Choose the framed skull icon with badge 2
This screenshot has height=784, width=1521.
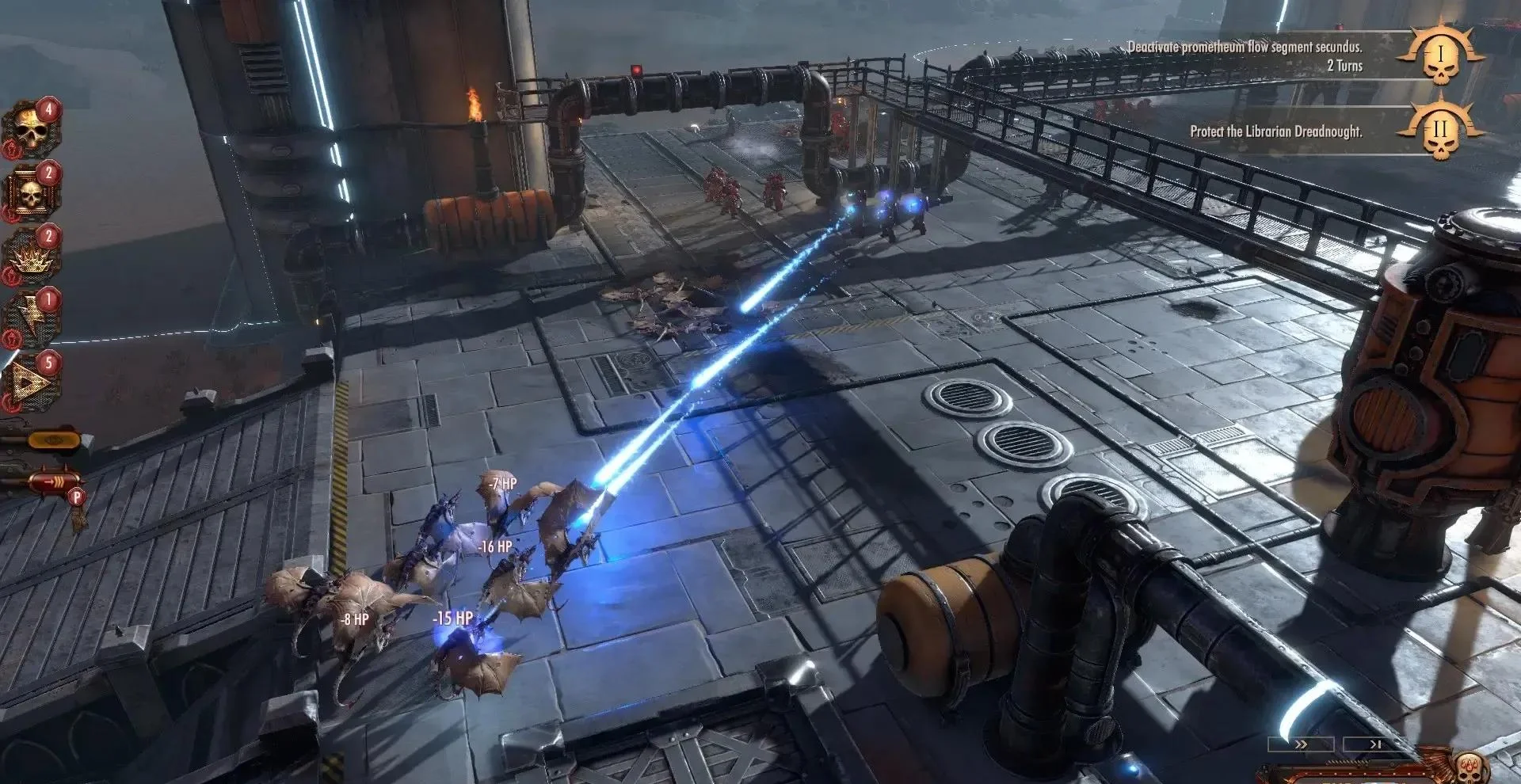click(x=30, y=192)
